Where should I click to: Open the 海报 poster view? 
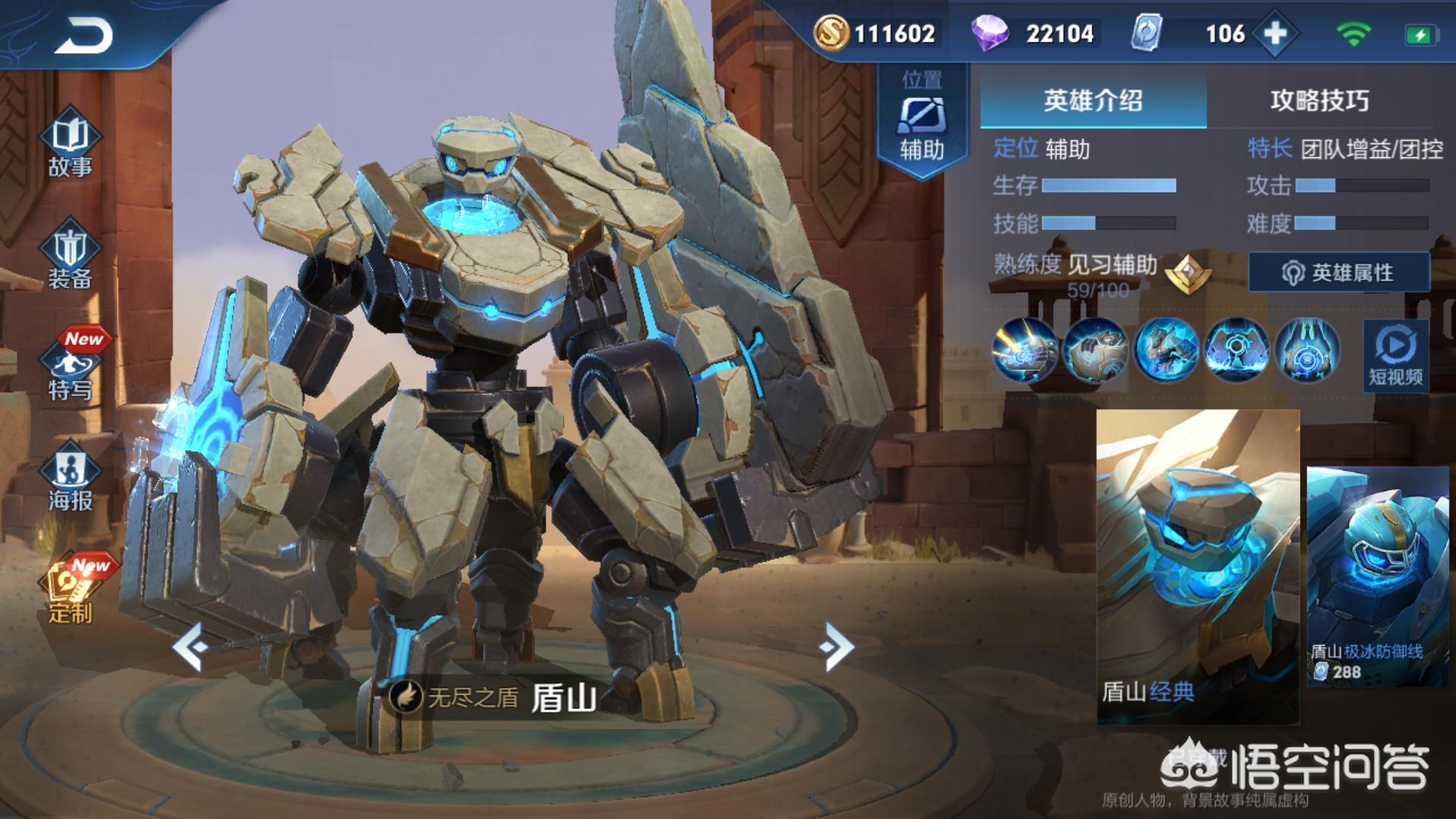70,479
